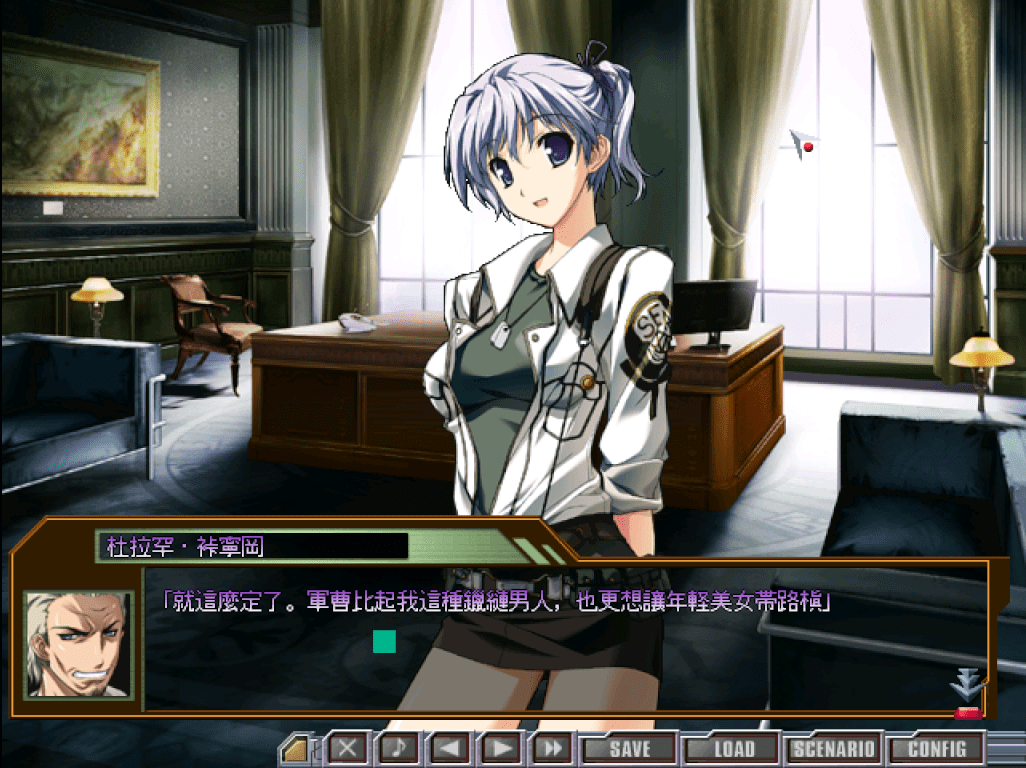Open the CONFIG settings

(x=937, y=748)
